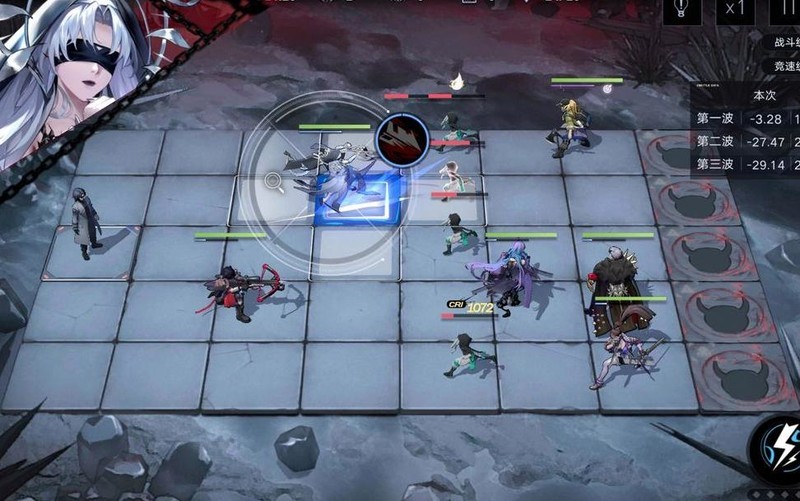Switch to the 战斗 tab

tap(786, 43)
